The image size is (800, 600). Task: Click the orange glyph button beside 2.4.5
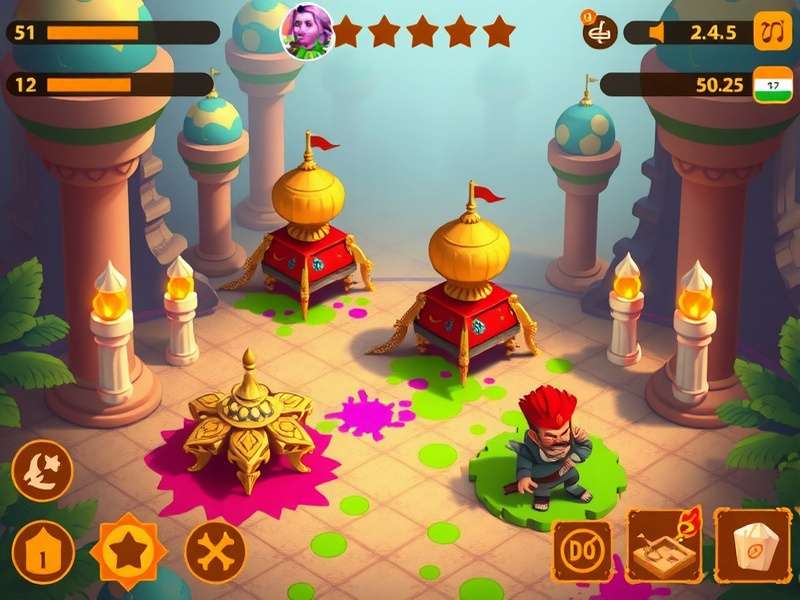tap(771, 31)
